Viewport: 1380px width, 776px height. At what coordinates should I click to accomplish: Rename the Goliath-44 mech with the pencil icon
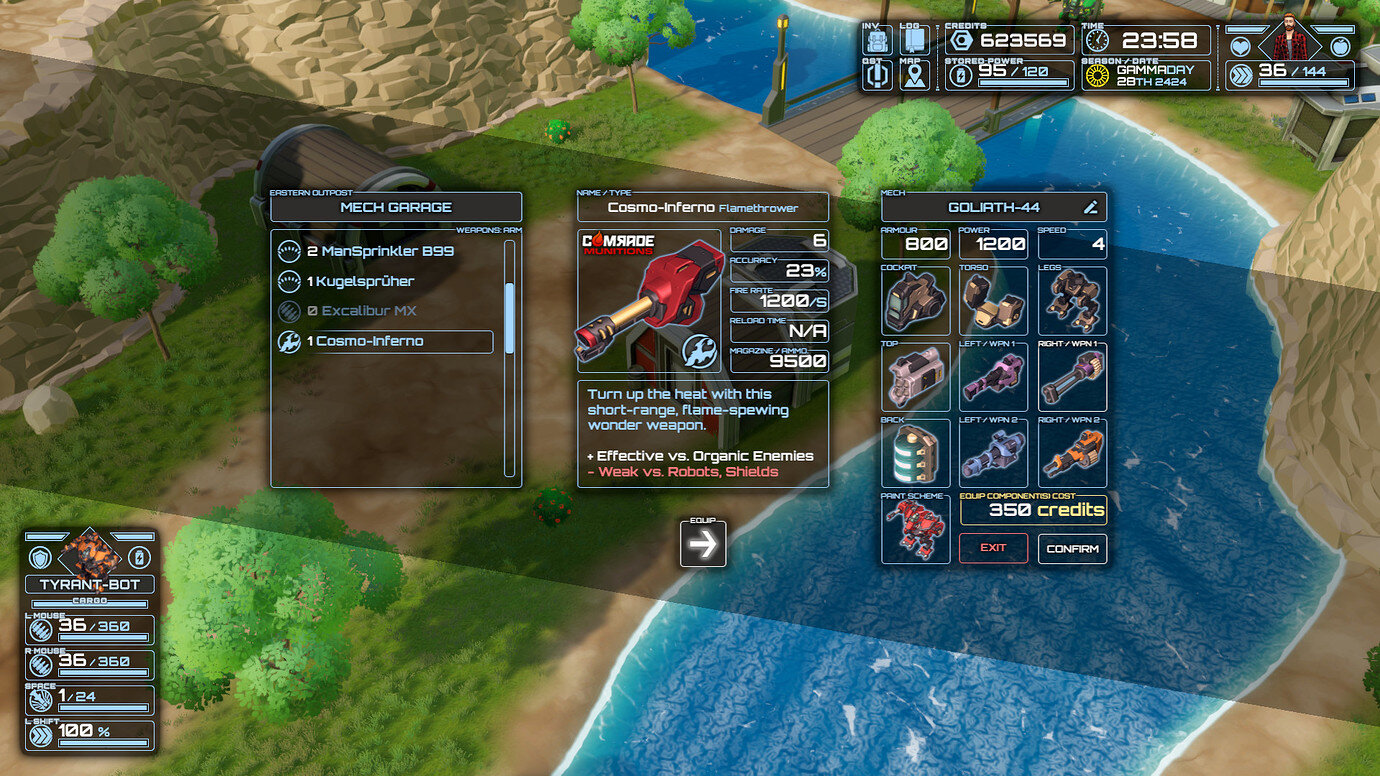pos(1090,207)
